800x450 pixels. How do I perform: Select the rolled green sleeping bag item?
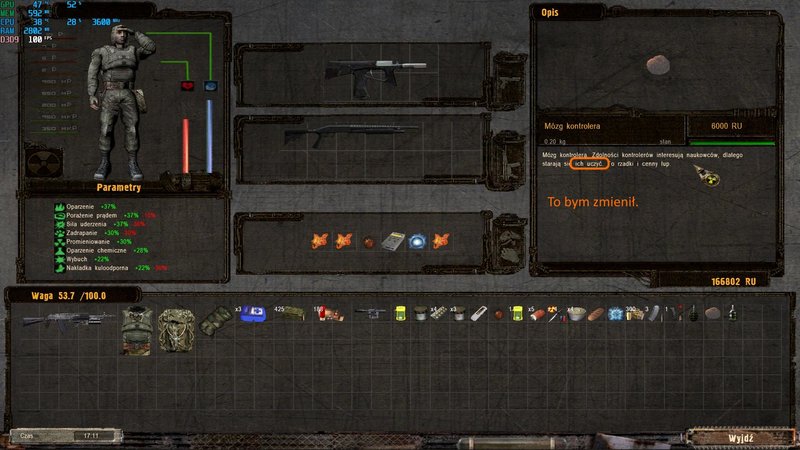(213, 318)
